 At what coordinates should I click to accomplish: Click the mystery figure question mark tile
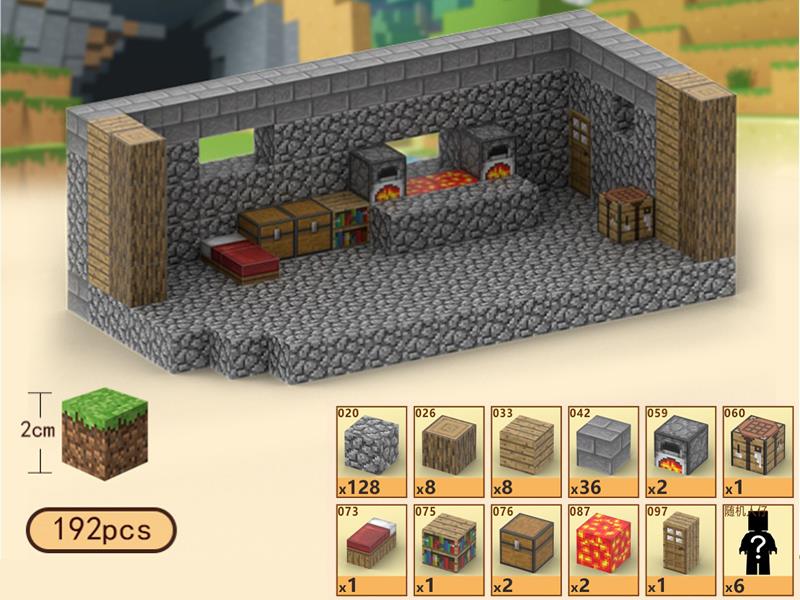pos(755,549)
